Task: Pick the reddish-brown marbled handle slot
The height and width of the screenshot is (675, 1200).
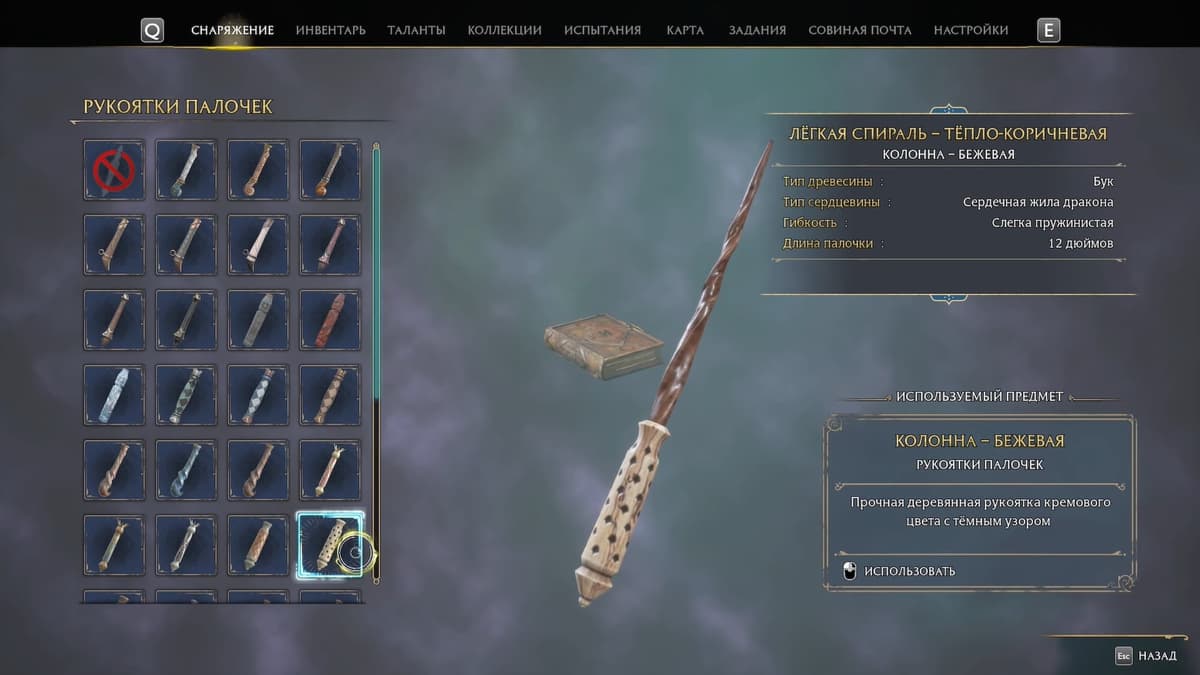Action: click(330, 320)
